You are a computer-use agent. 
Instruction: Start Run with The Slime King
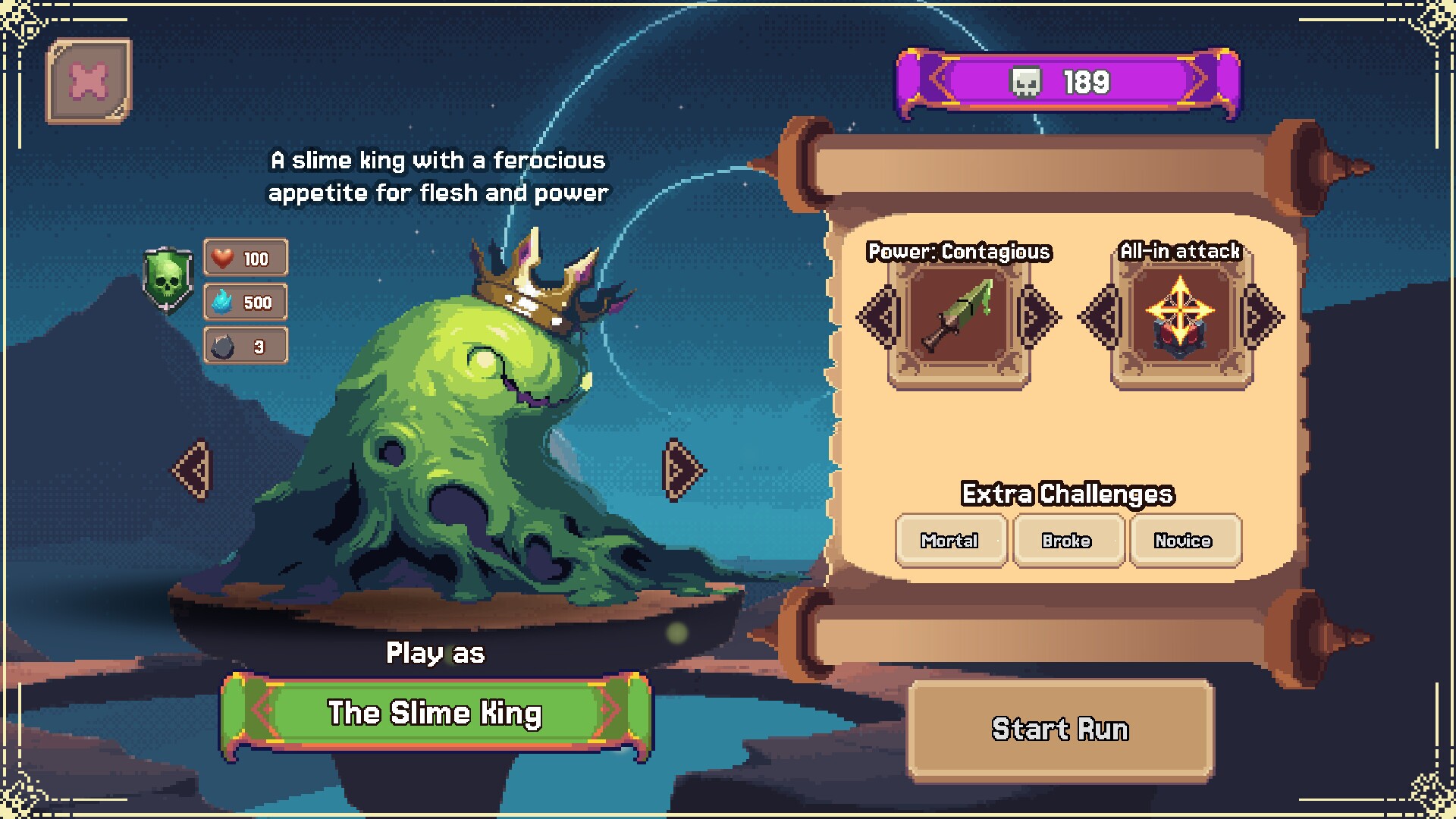coord(1060,730)
